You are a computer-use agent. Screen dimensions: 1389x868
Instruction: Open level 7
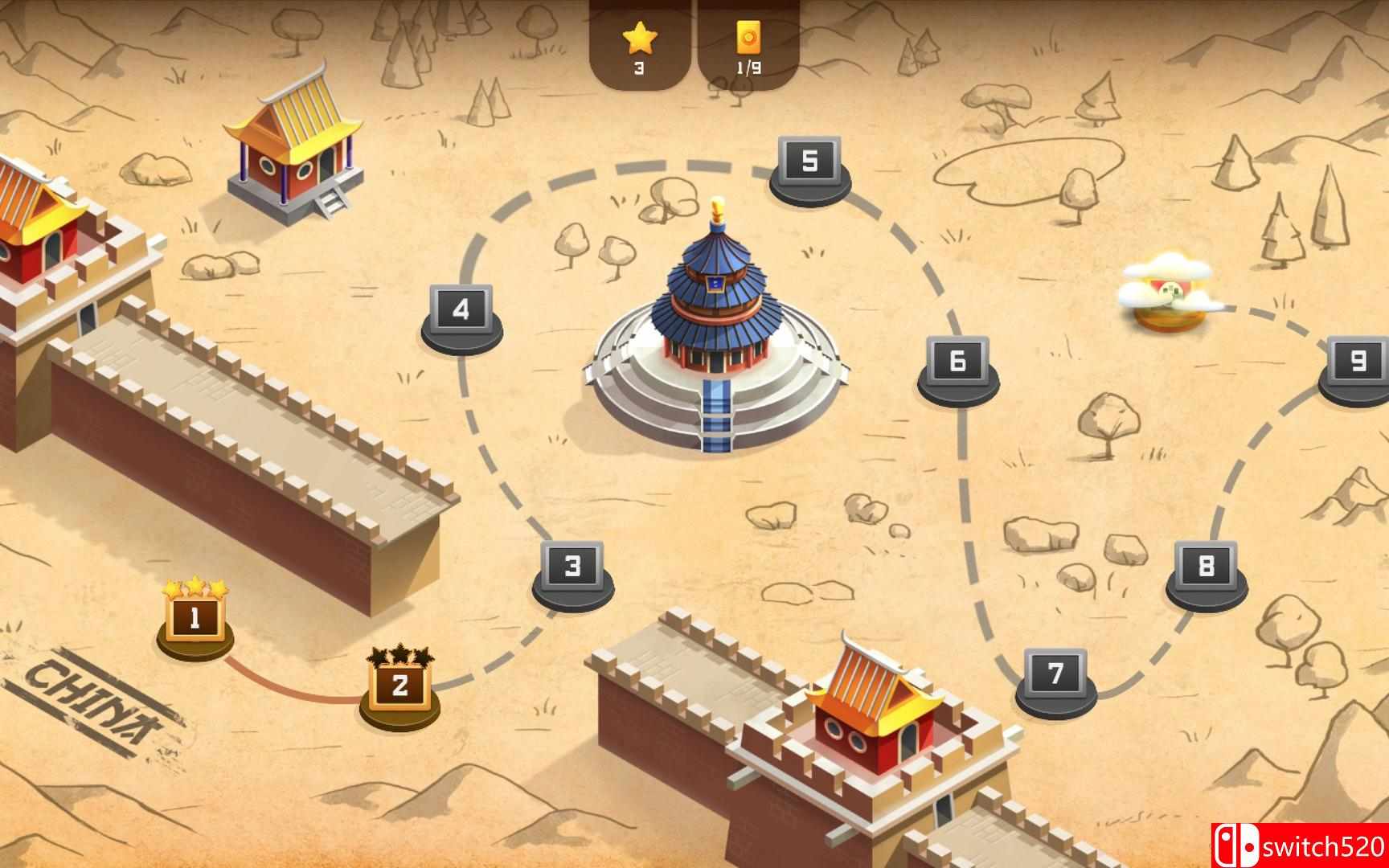pos(1055,675)
